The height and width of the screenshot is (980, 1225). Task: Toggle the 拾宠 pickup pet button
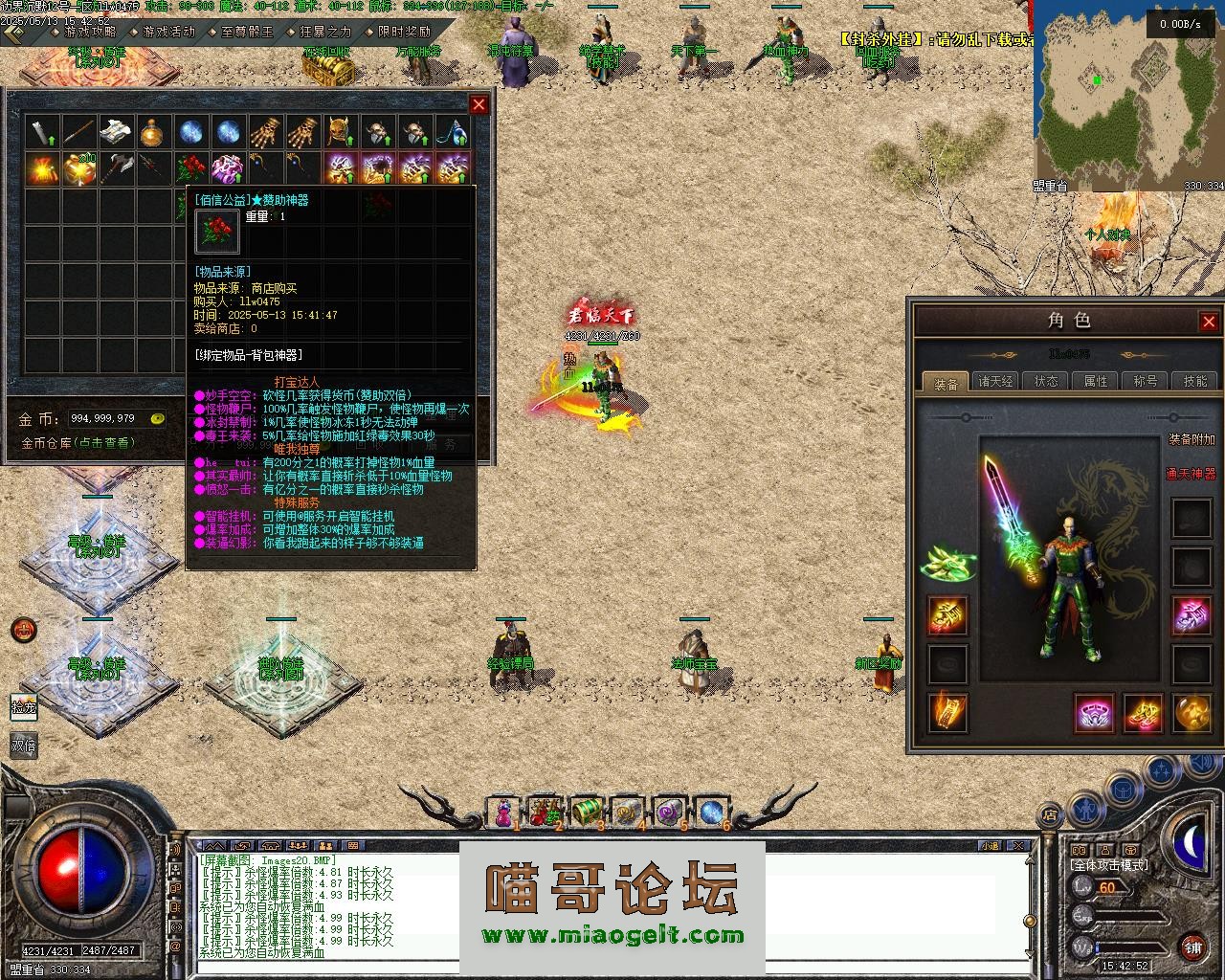(x=24, y=707)
